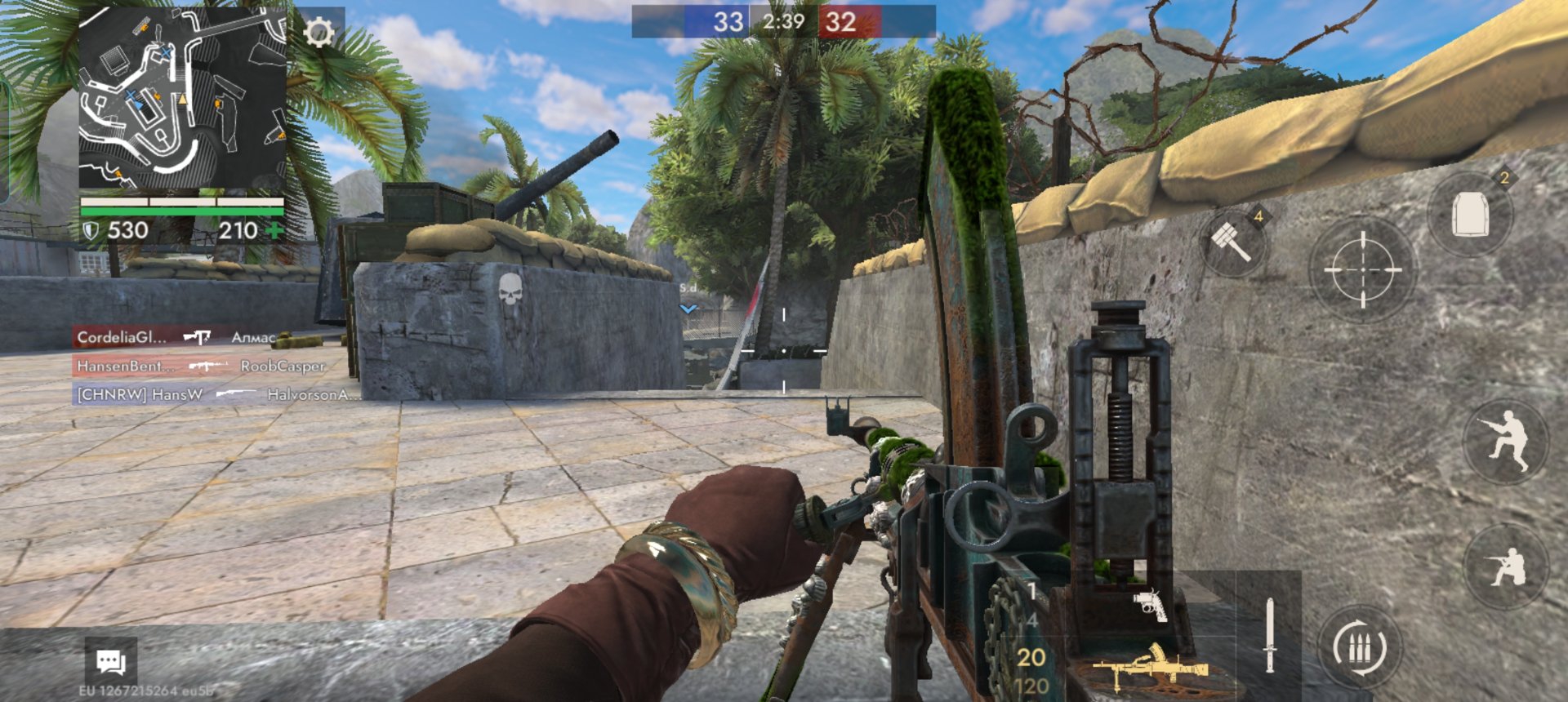Viewport: 1568px width, 702px height.
Task: Apply an armor plate
Action: tap(1470, 214)
